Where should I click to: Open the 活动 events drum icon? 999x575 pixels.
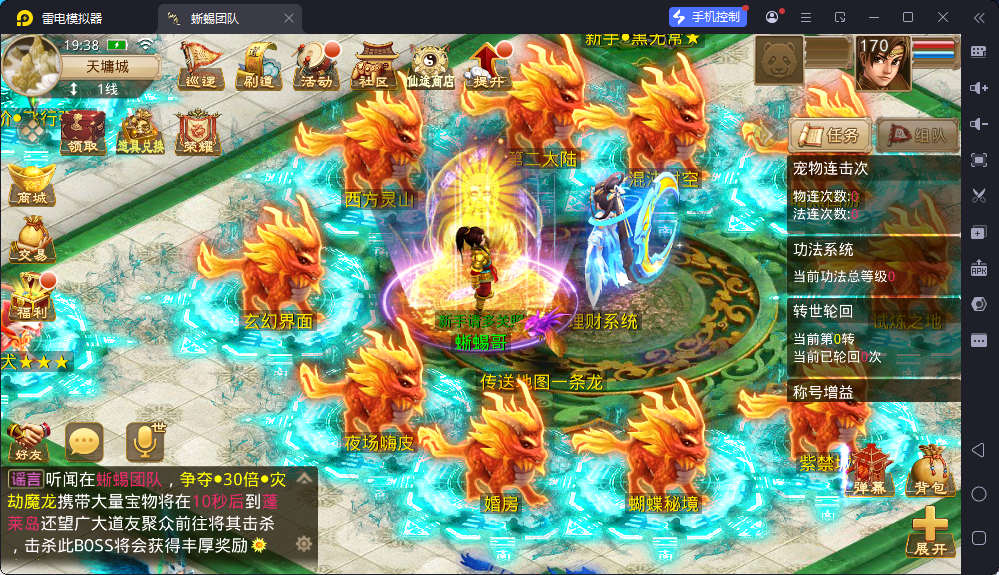tap(316, 66)
